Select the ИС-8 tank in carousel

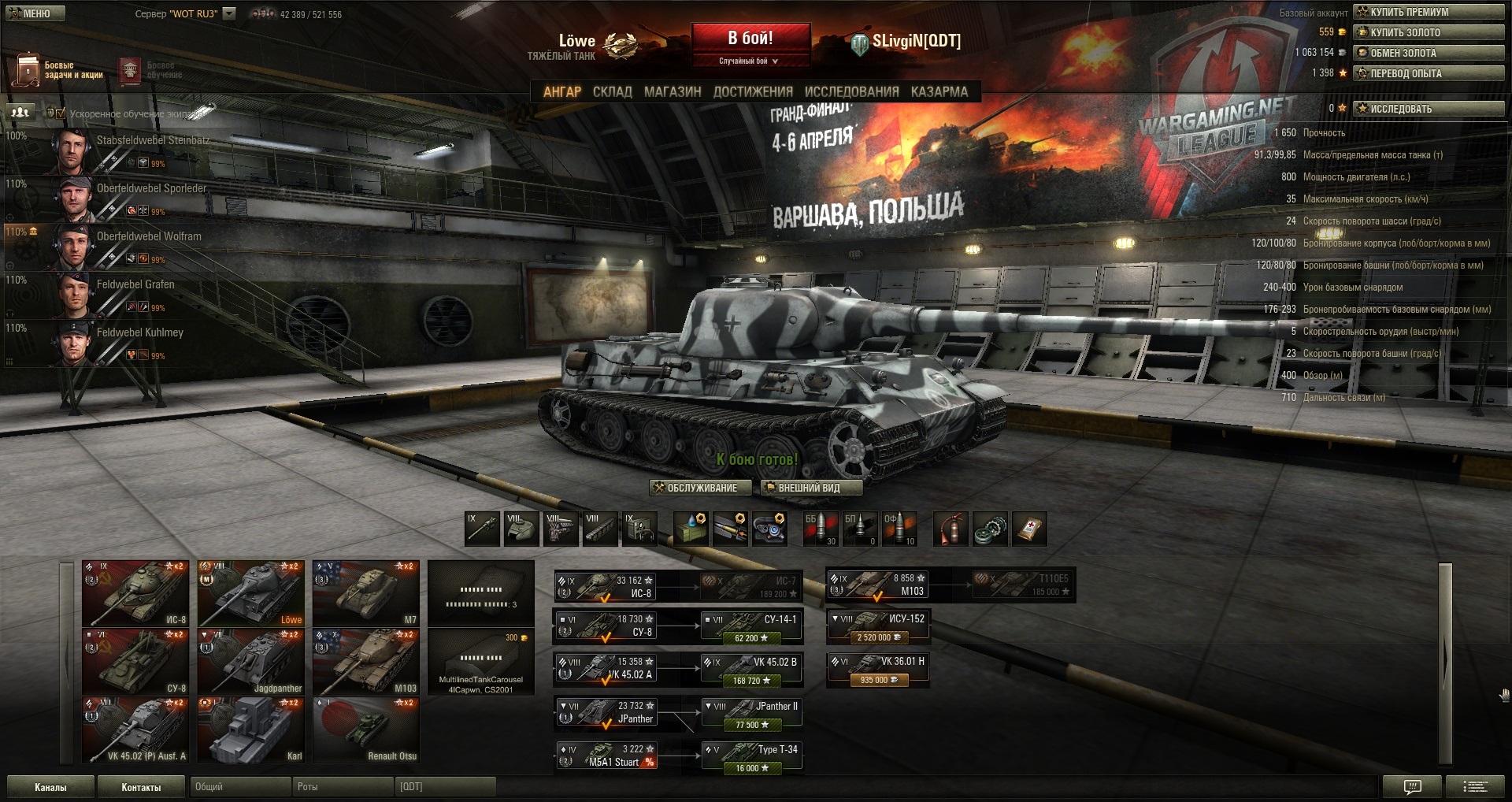coord(135,593)
